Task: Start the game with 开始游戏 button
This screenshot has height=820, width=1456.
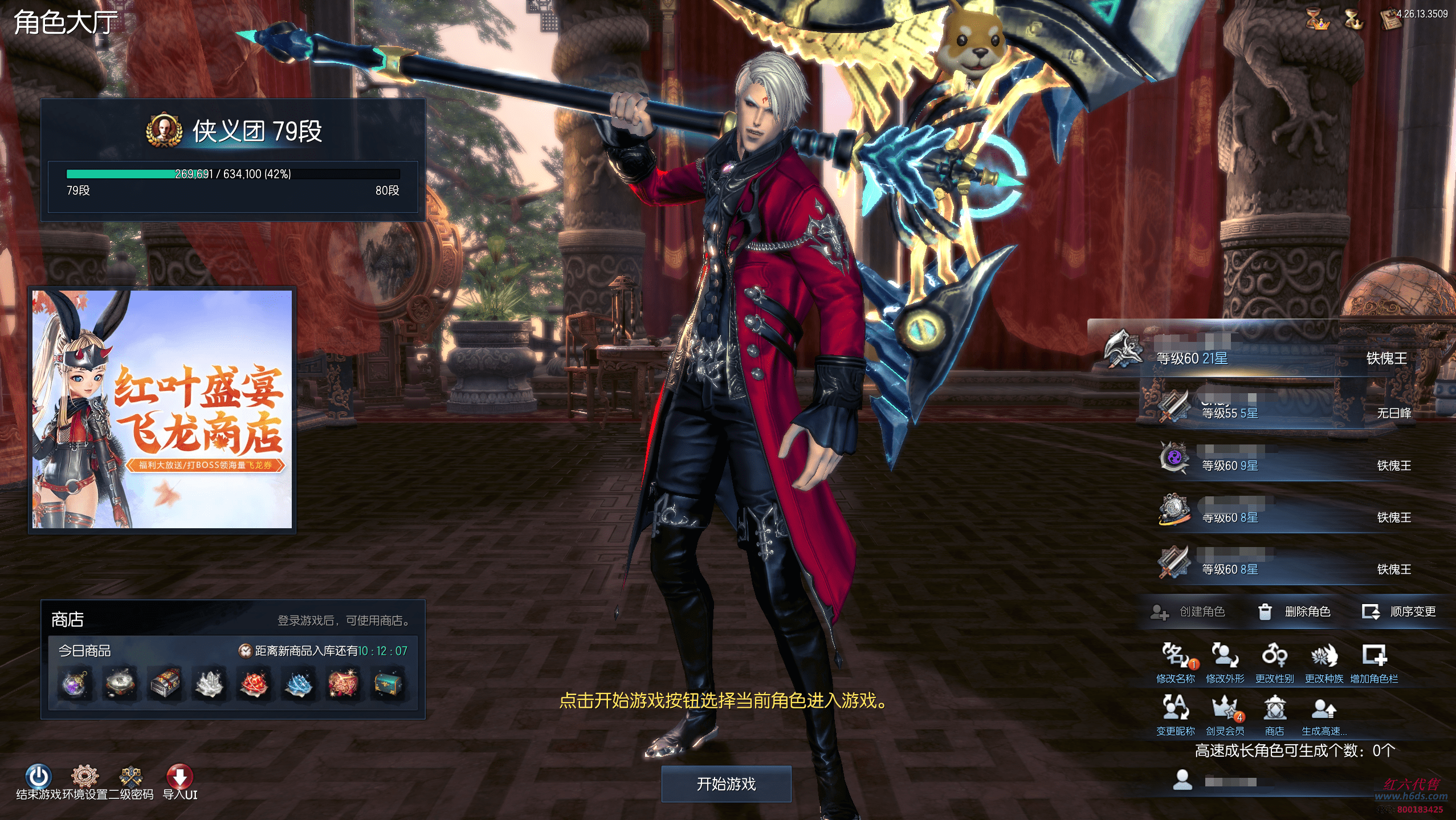Action: (726, 784)
